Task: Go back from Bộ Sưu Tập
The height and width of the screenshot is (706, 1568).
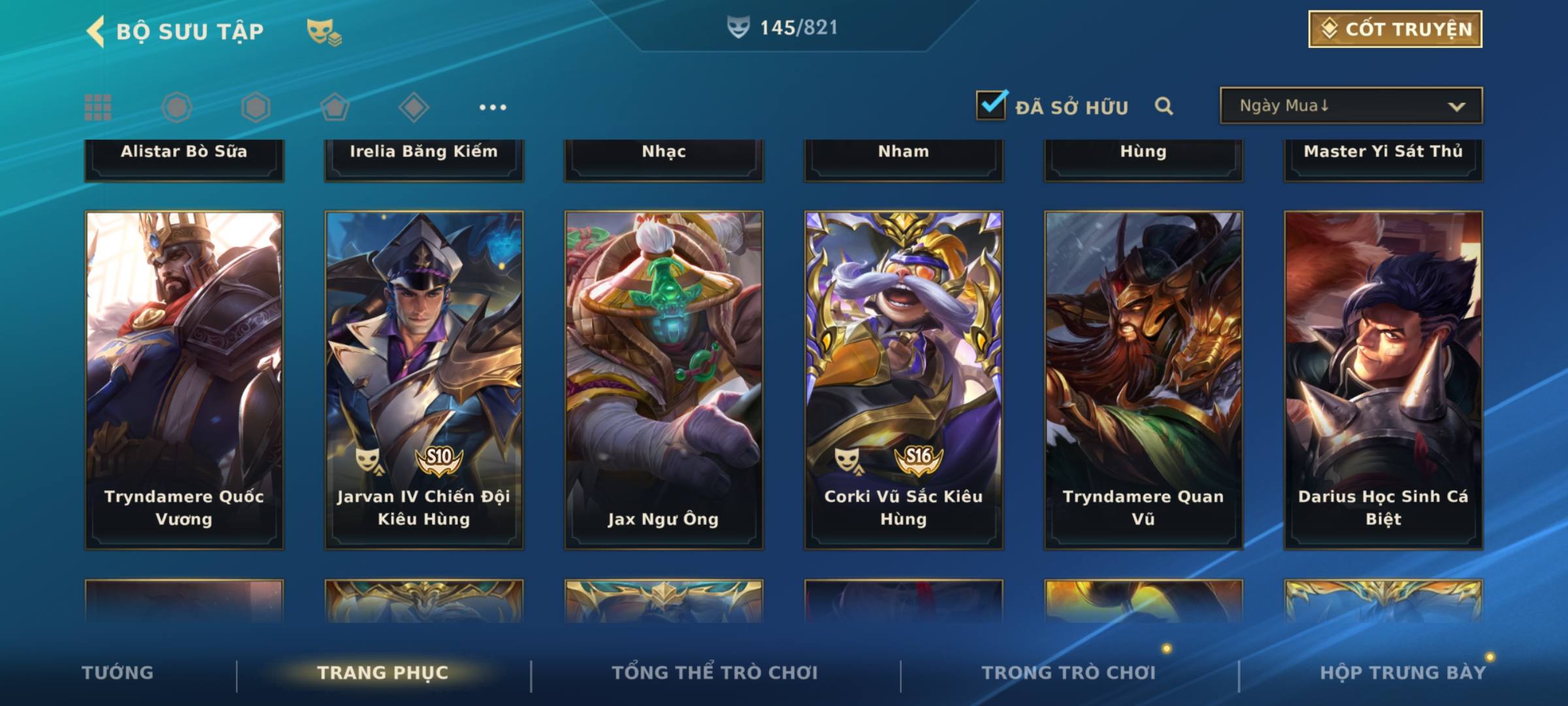Action: coord(96,31)
